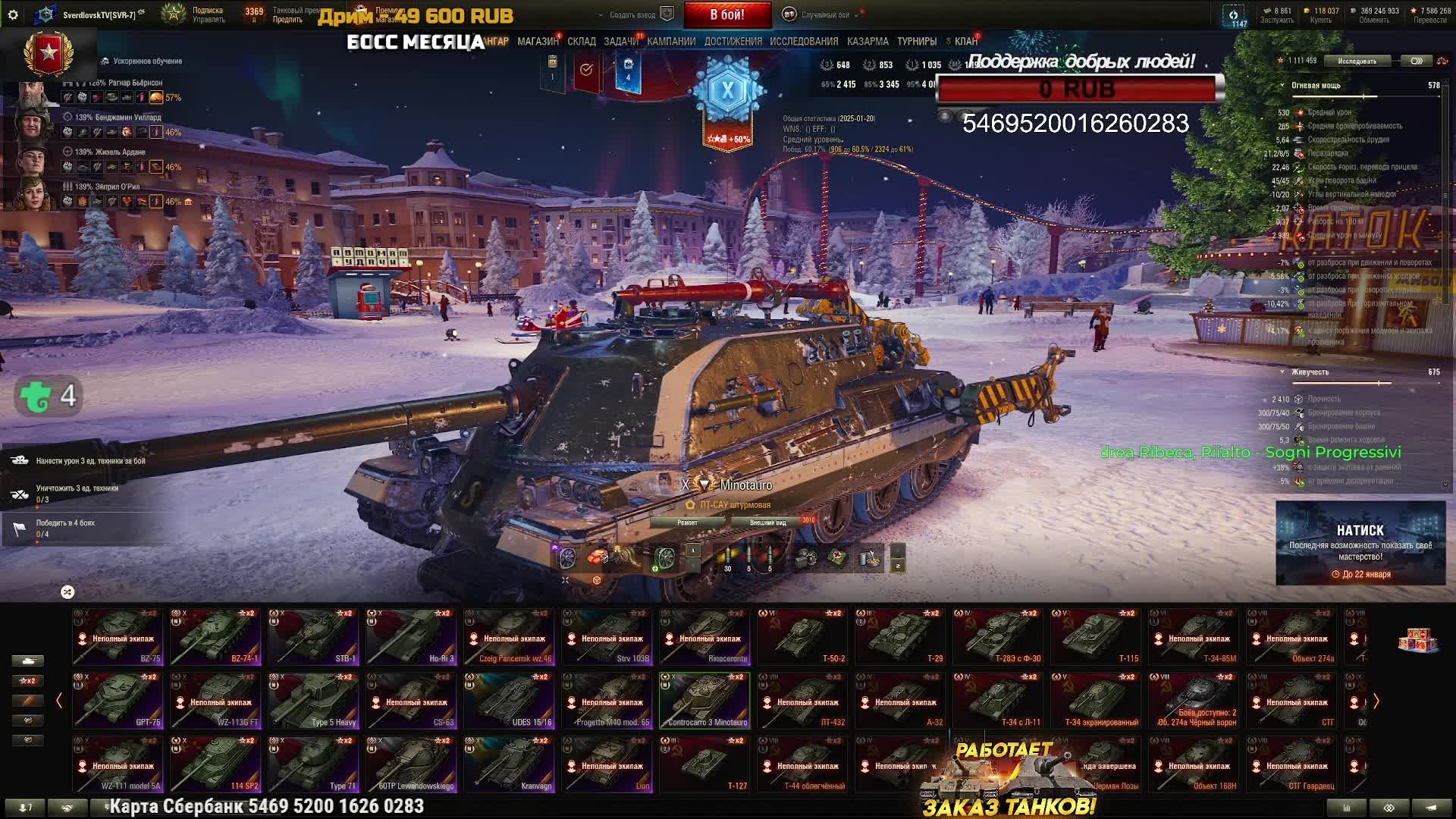This screenshot has width=1456, height=819.
Task: Show the КАЗАРМА barracks tab
Action: [x=868, y=42]
